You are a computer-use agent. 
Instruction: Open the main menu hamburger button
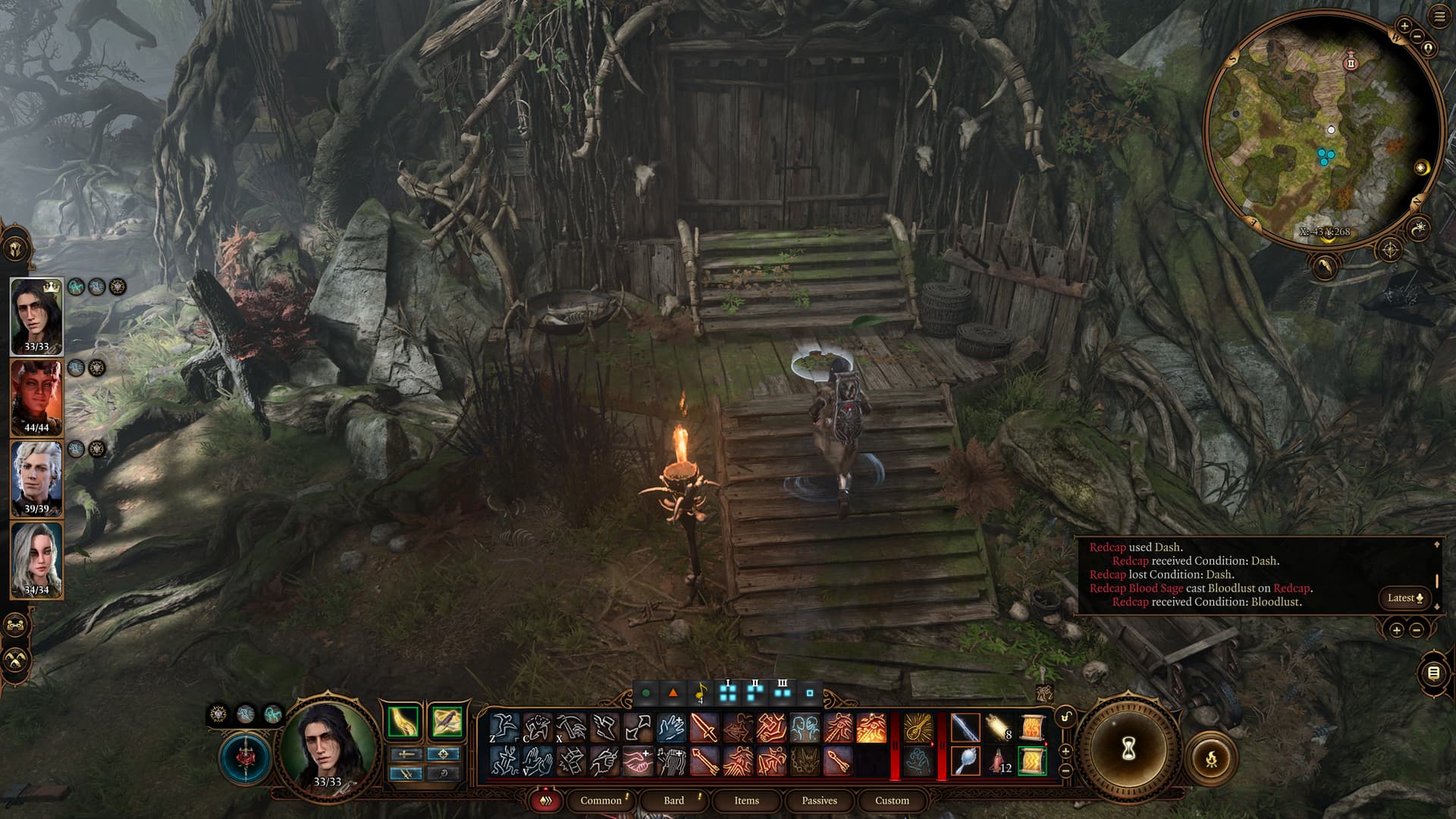[1439, 18]
